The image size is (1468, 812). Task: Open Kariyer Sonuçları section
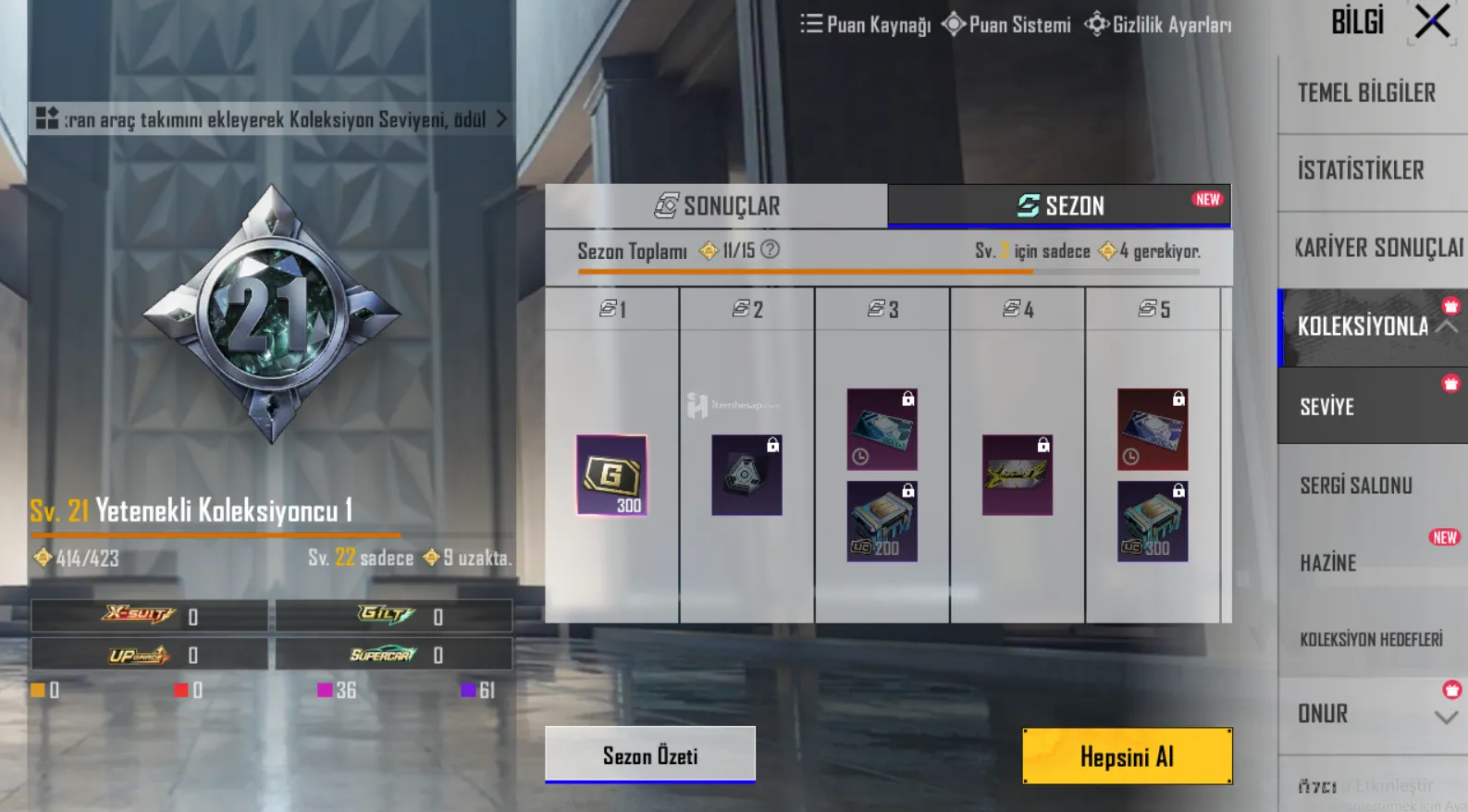(1376, 248)
